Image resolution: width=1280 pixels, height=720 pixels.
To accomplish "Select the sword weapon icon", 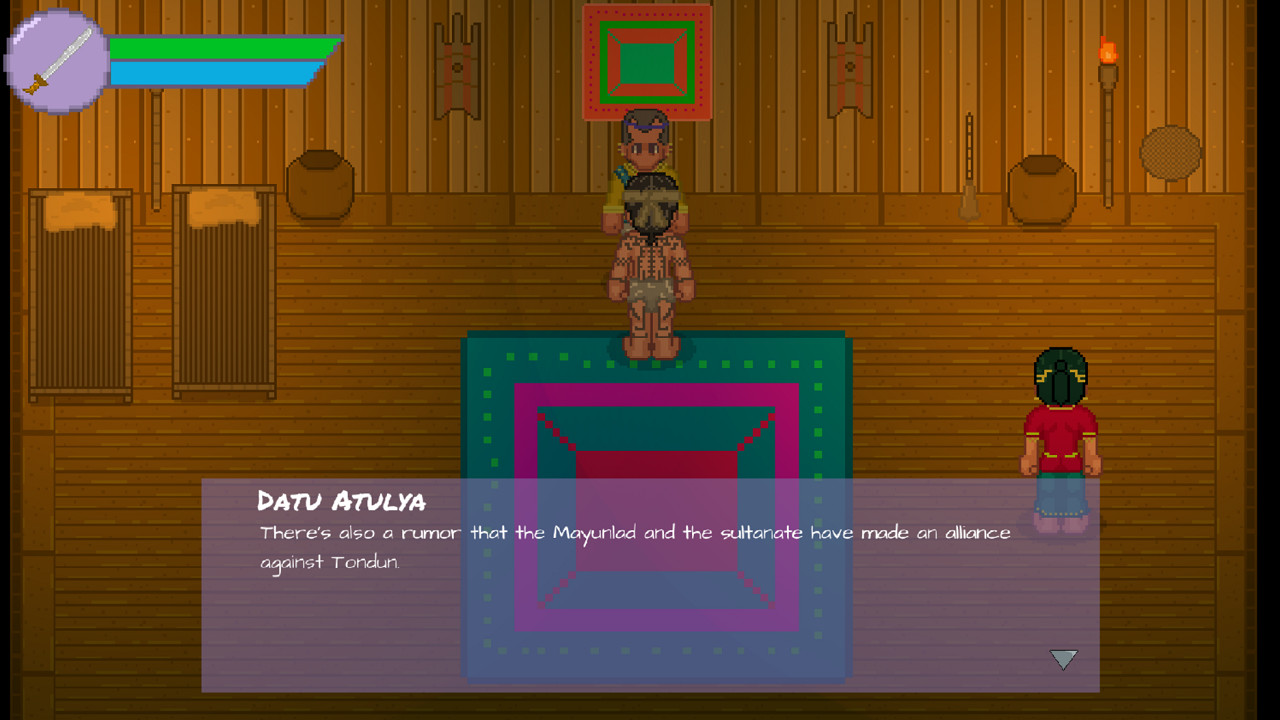I will [x=55, y=58].
